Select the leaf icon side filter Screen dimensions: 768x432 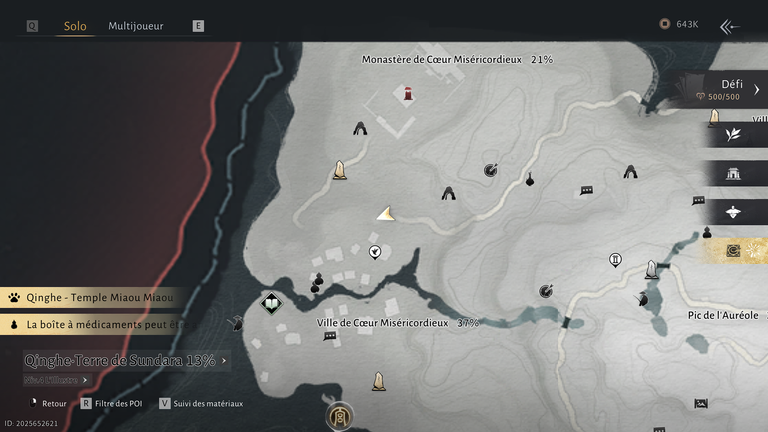(x=733, y=134)
